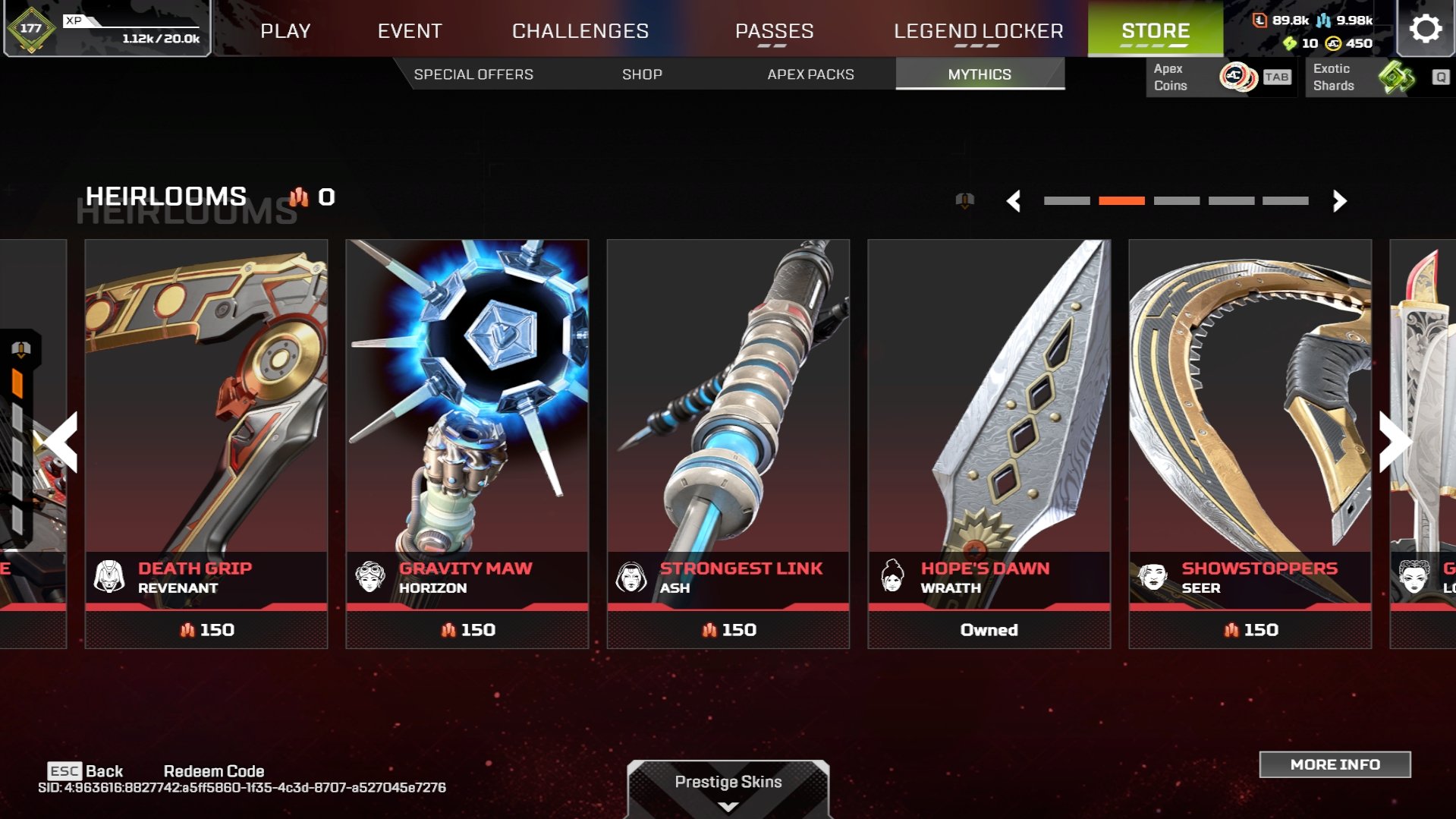Click the small next-page arrow above heirlooms
This screenshot has height=819, width=1456.
point(1339,201)
